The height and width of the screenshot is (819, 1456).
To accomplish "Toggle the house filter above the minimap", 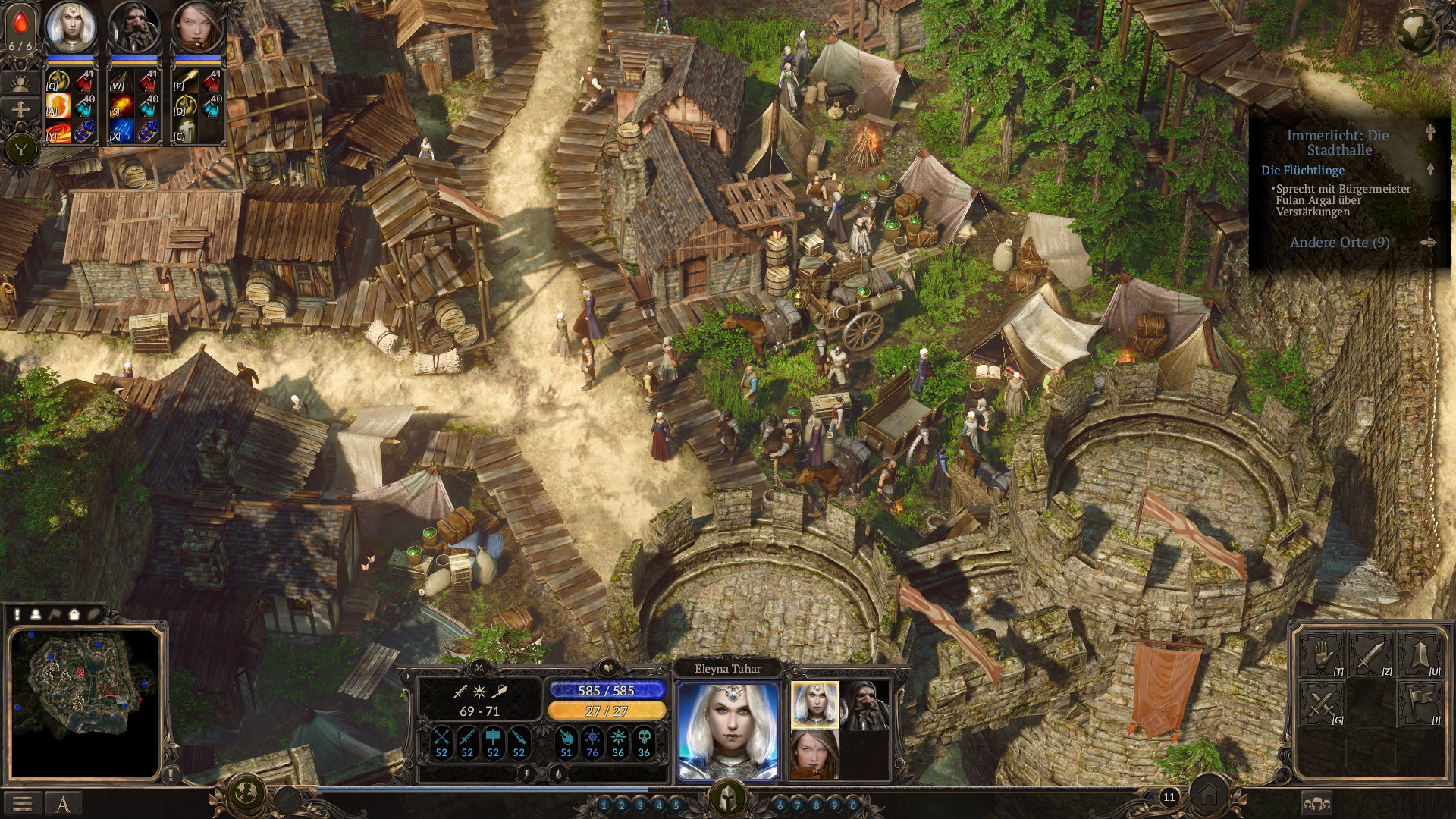I will coord(74,614).
